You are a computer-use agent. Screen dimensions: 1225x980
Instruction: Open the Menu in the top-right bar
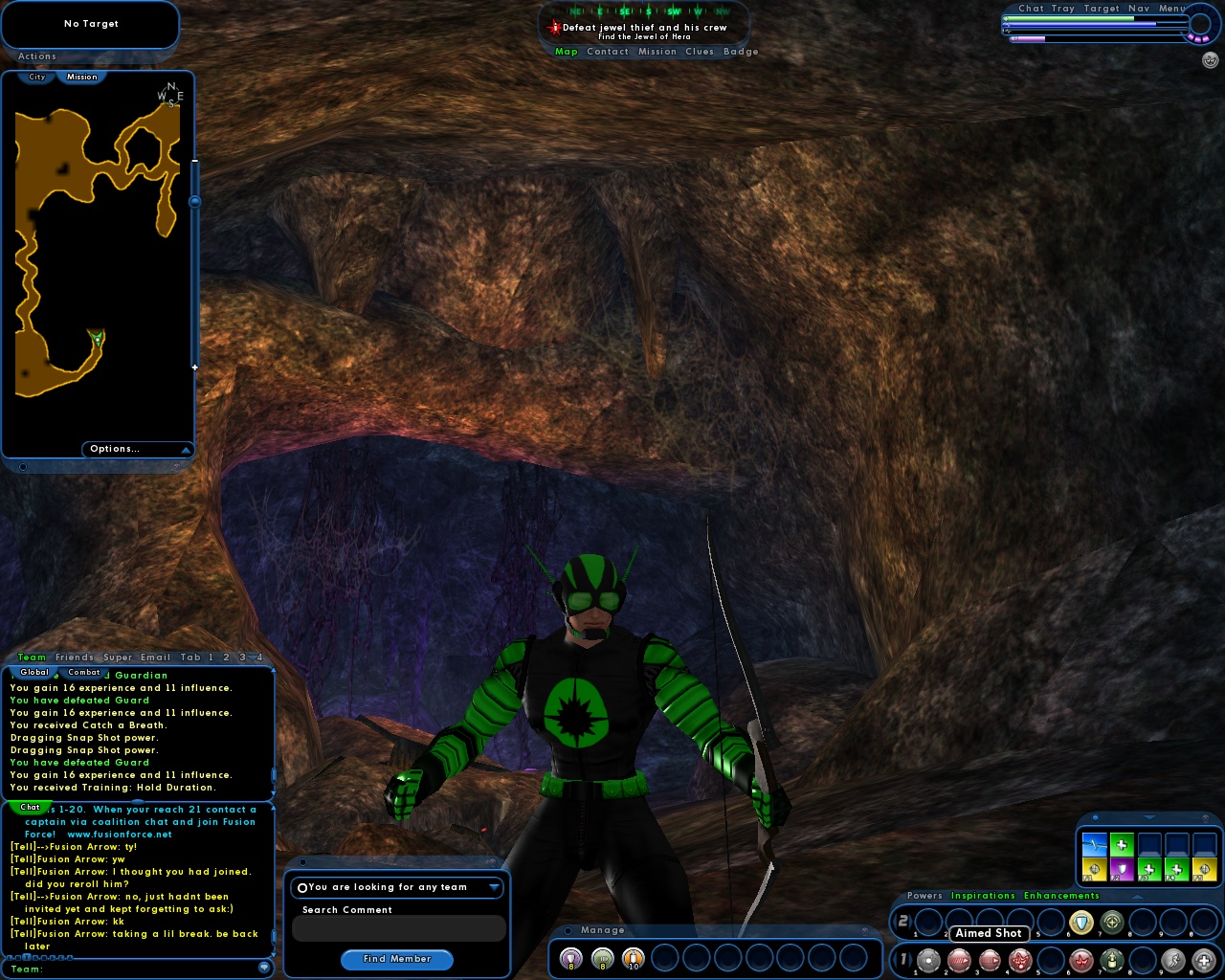(1171, 8)
